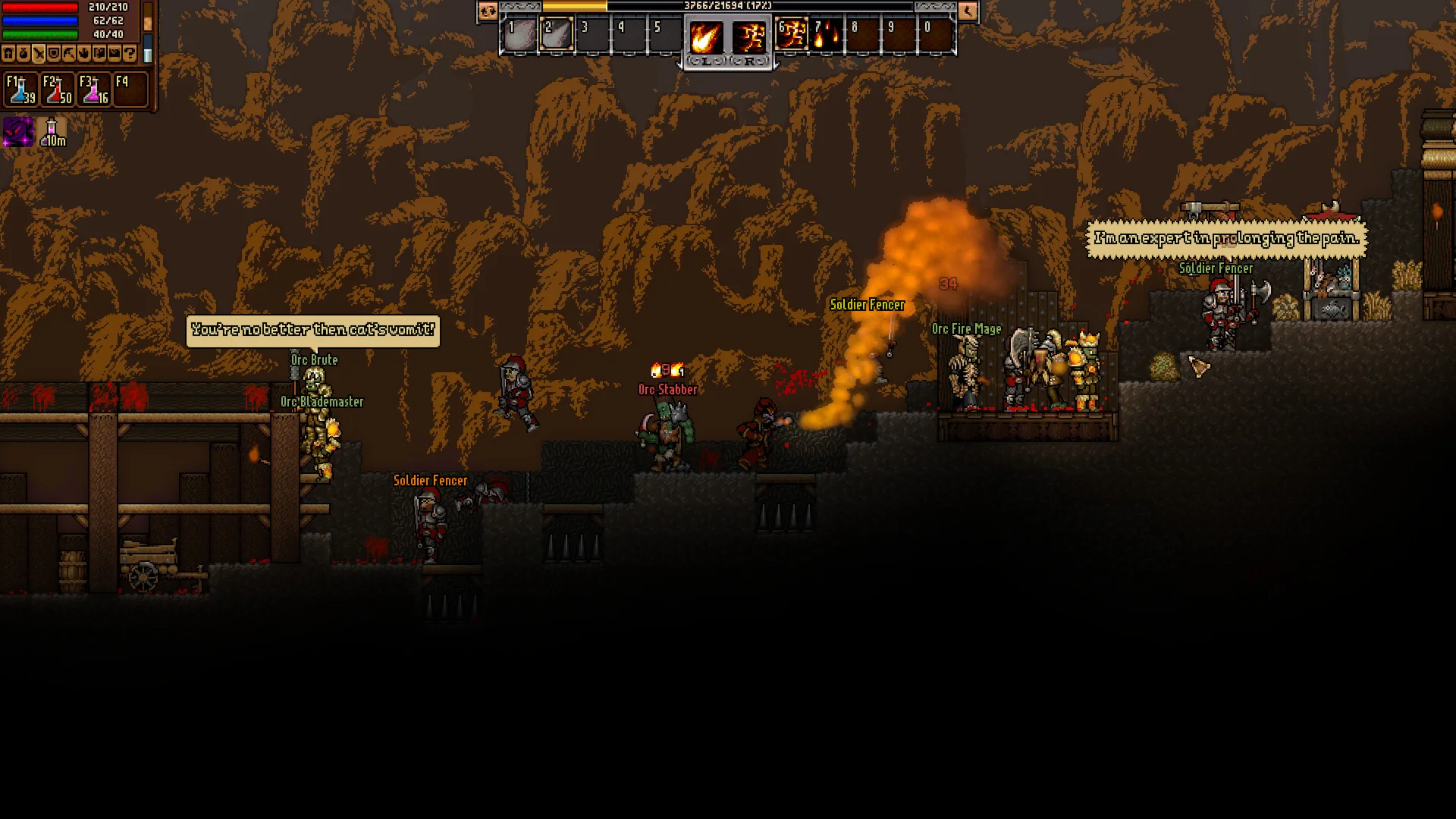1456x819 pixels.
Task: Click the boot button right of XP bar
Action: [x=968, y=11]
